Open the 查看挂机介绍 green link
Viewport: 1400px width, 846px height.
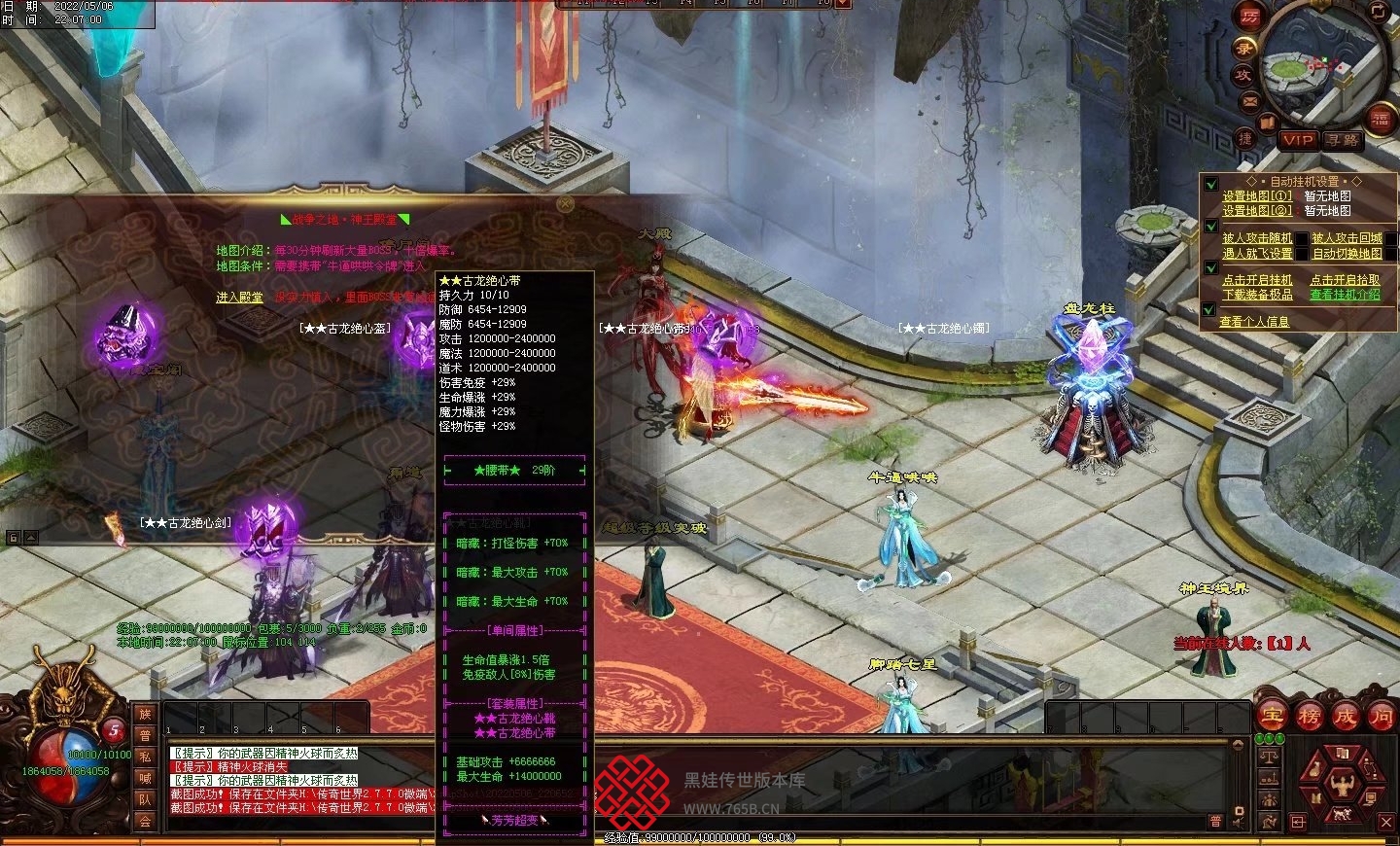pos(1345,295)
